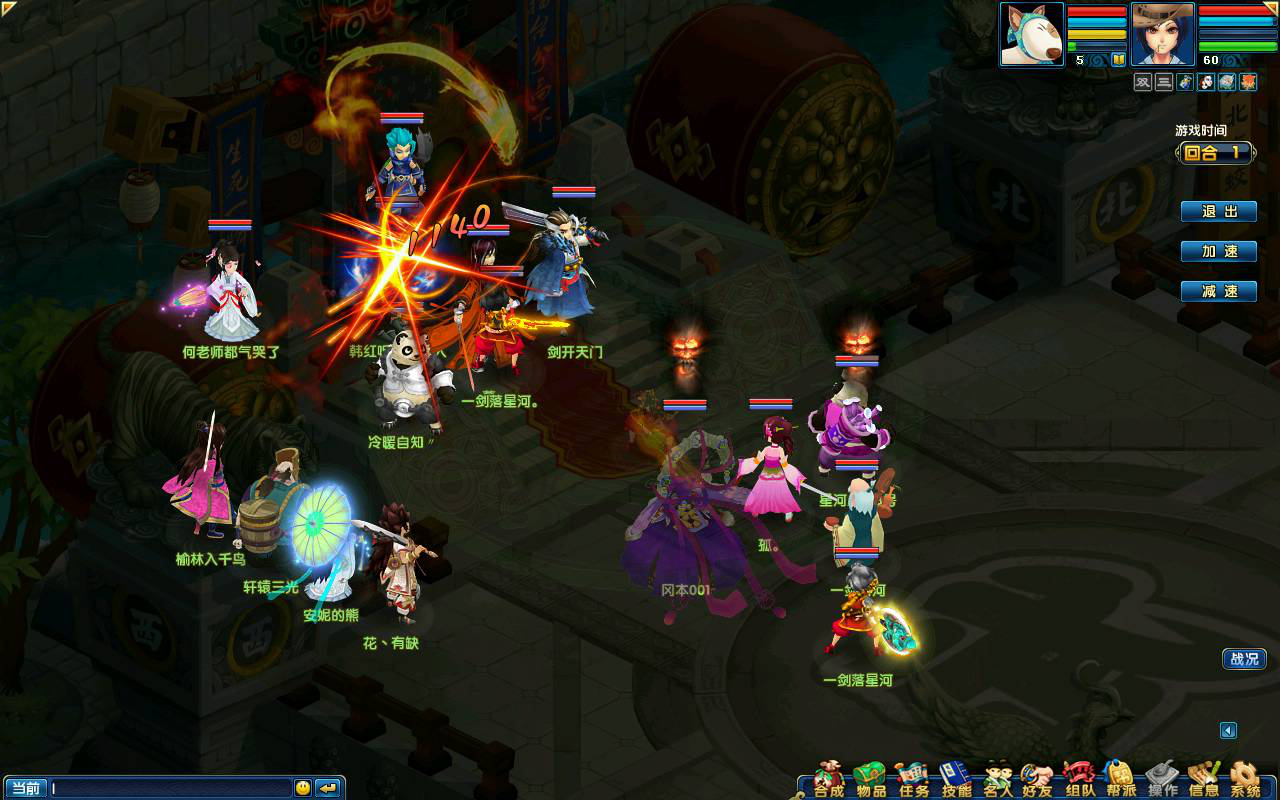Click the 退出 exit battle button
The height and width of the screenshot is (800, 1280).
[1219, 212]
